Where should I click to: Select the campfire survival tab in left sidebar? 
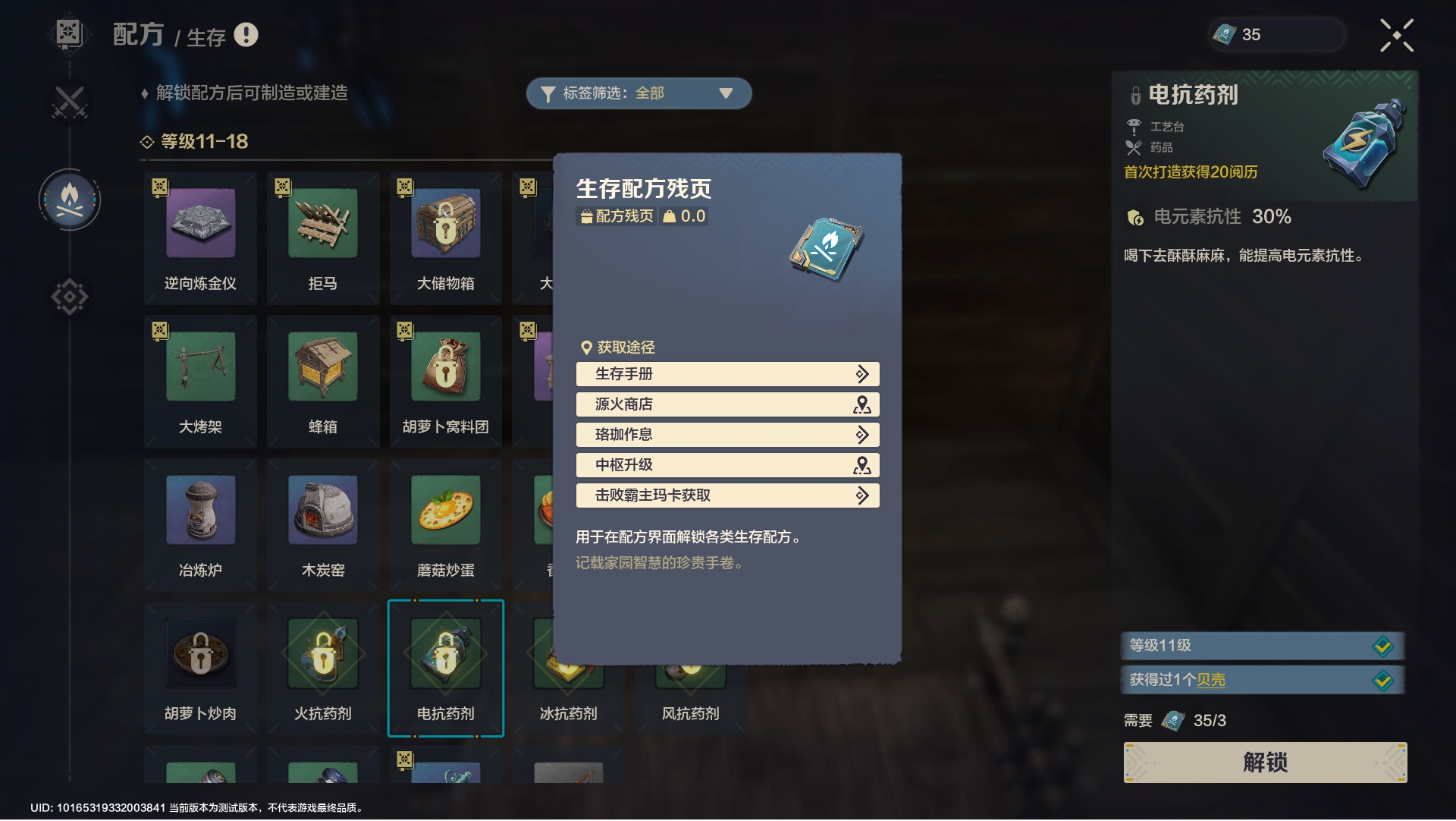(x=70, y=200)
